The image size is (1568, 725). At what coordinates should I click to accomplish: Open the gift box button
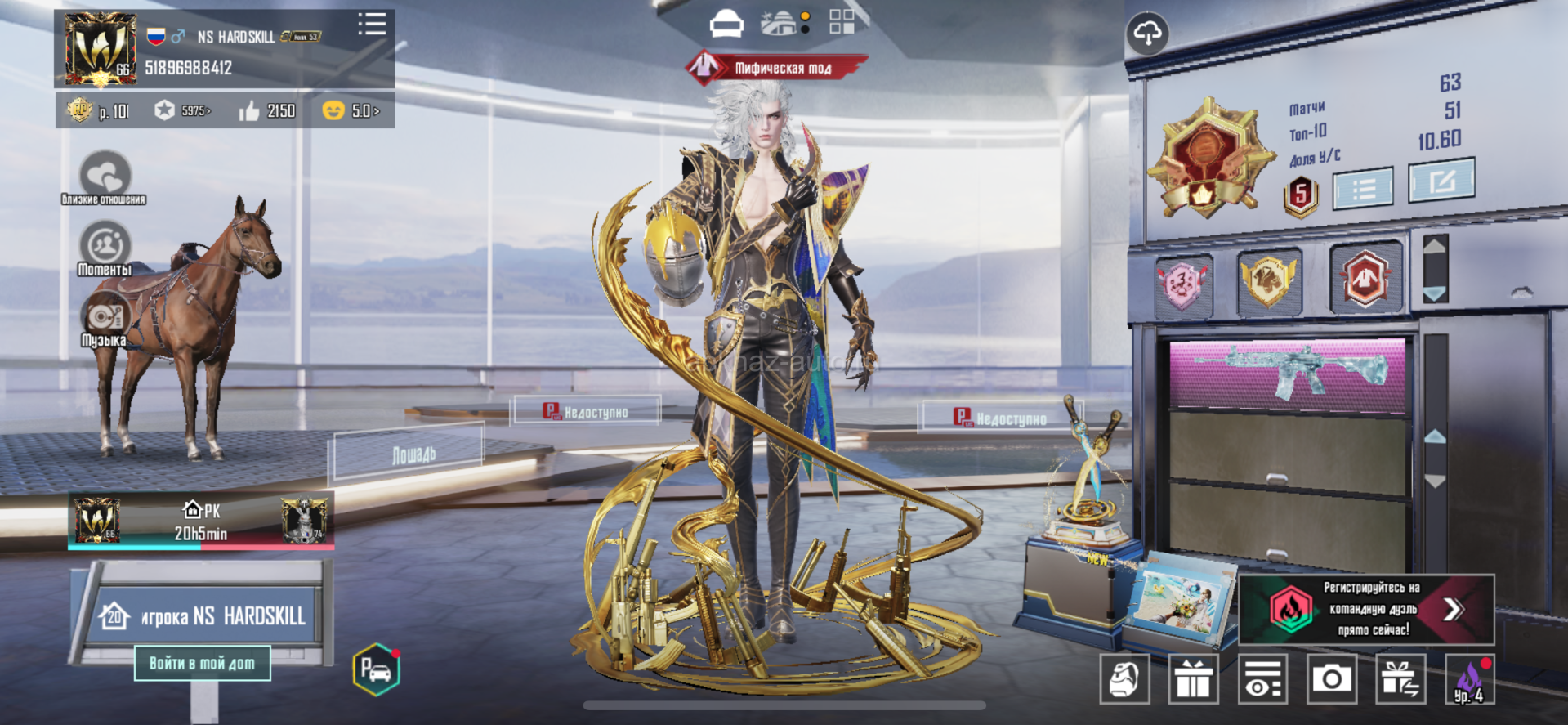click(x=1193, y=678)
